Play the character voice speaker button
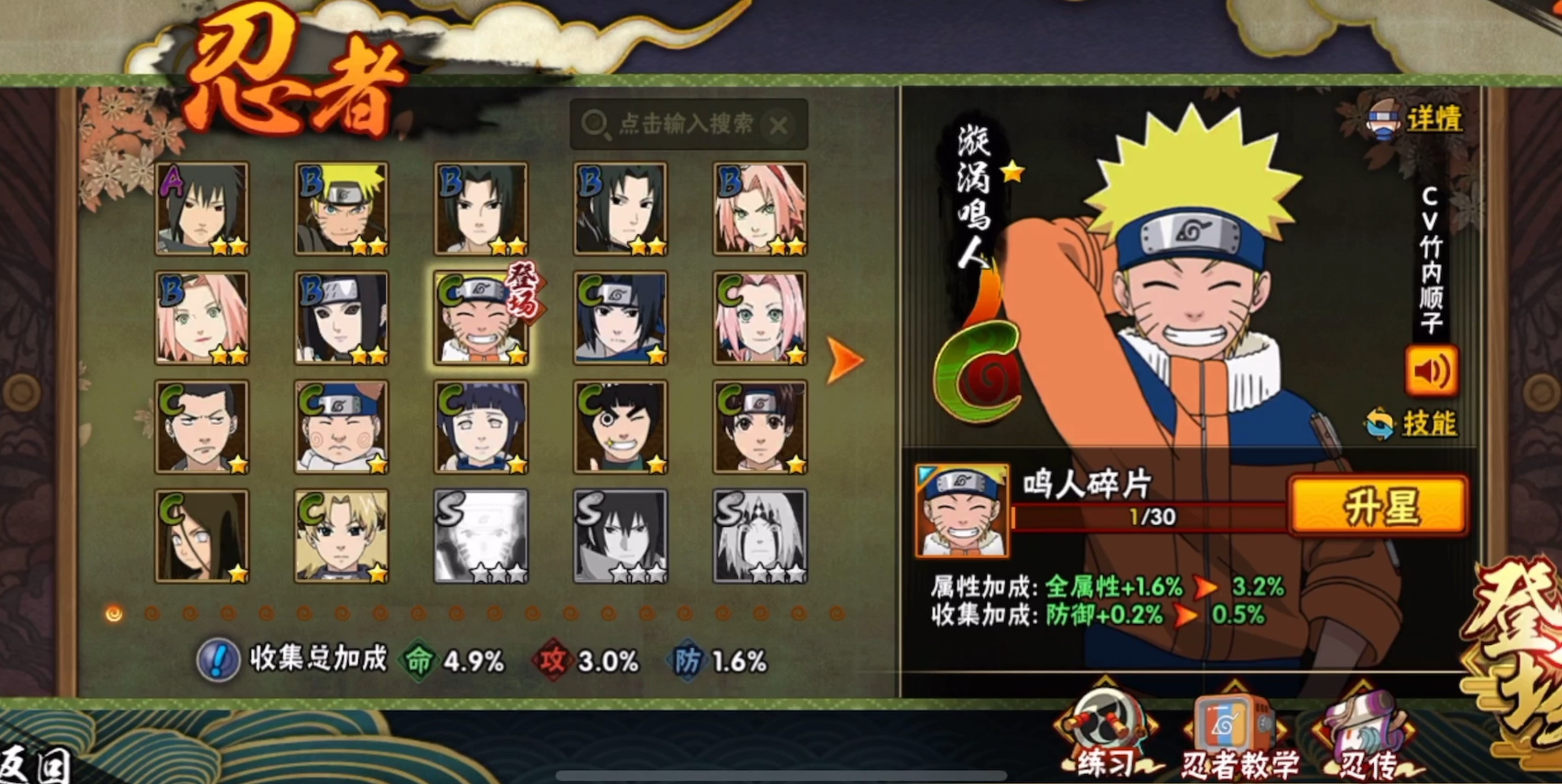 click(1431, 371)
